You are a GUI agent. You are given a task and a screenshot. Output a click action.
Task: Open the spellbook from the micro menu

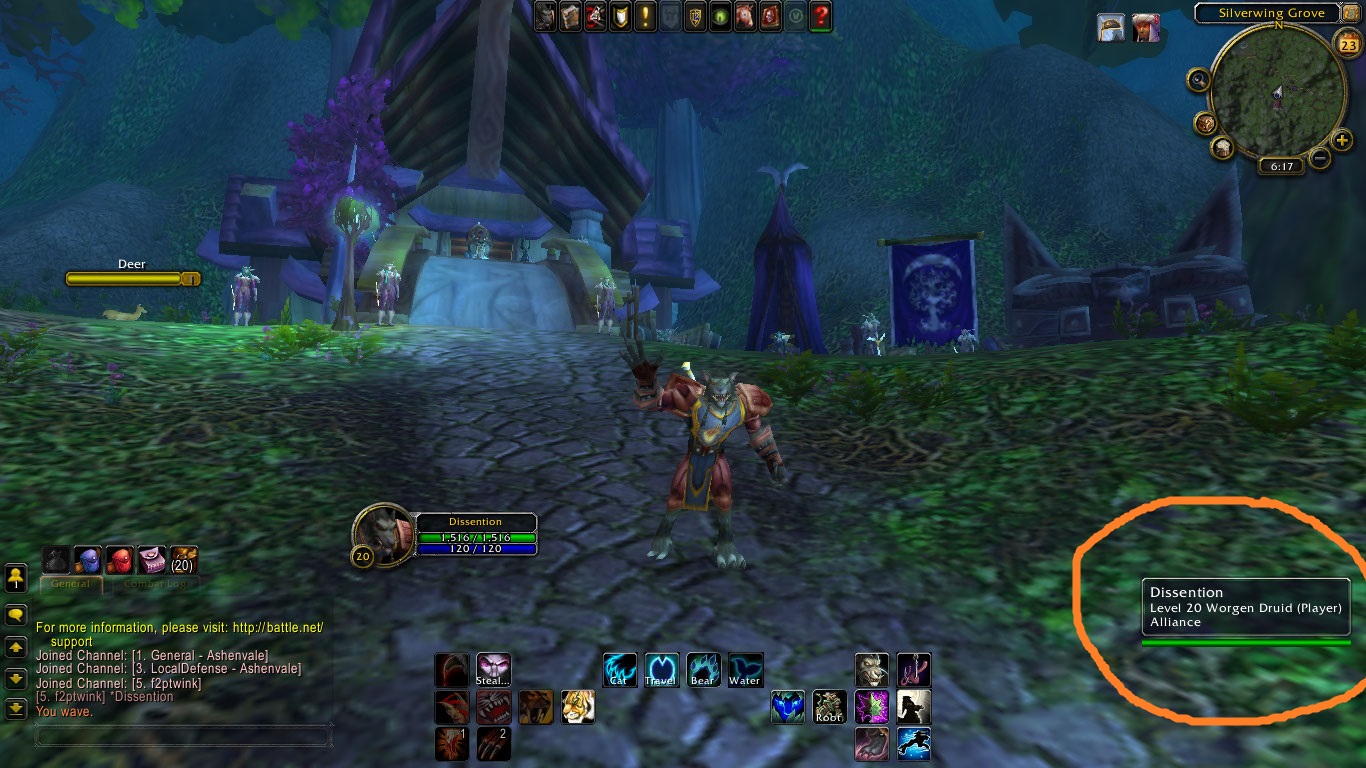[x=570, y=16]
